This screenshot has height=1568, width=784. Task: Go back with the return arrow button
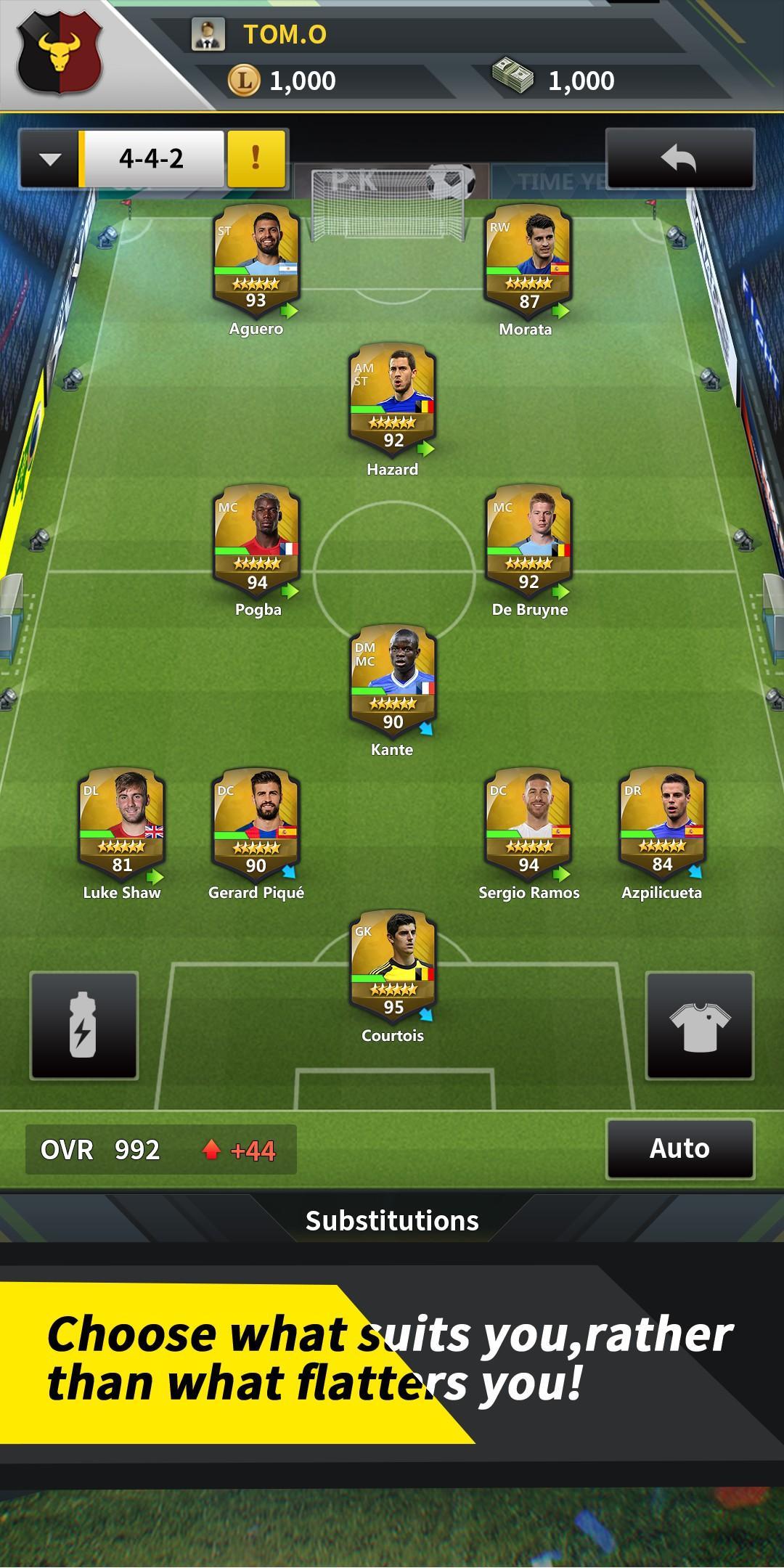[x=679, y=158]
